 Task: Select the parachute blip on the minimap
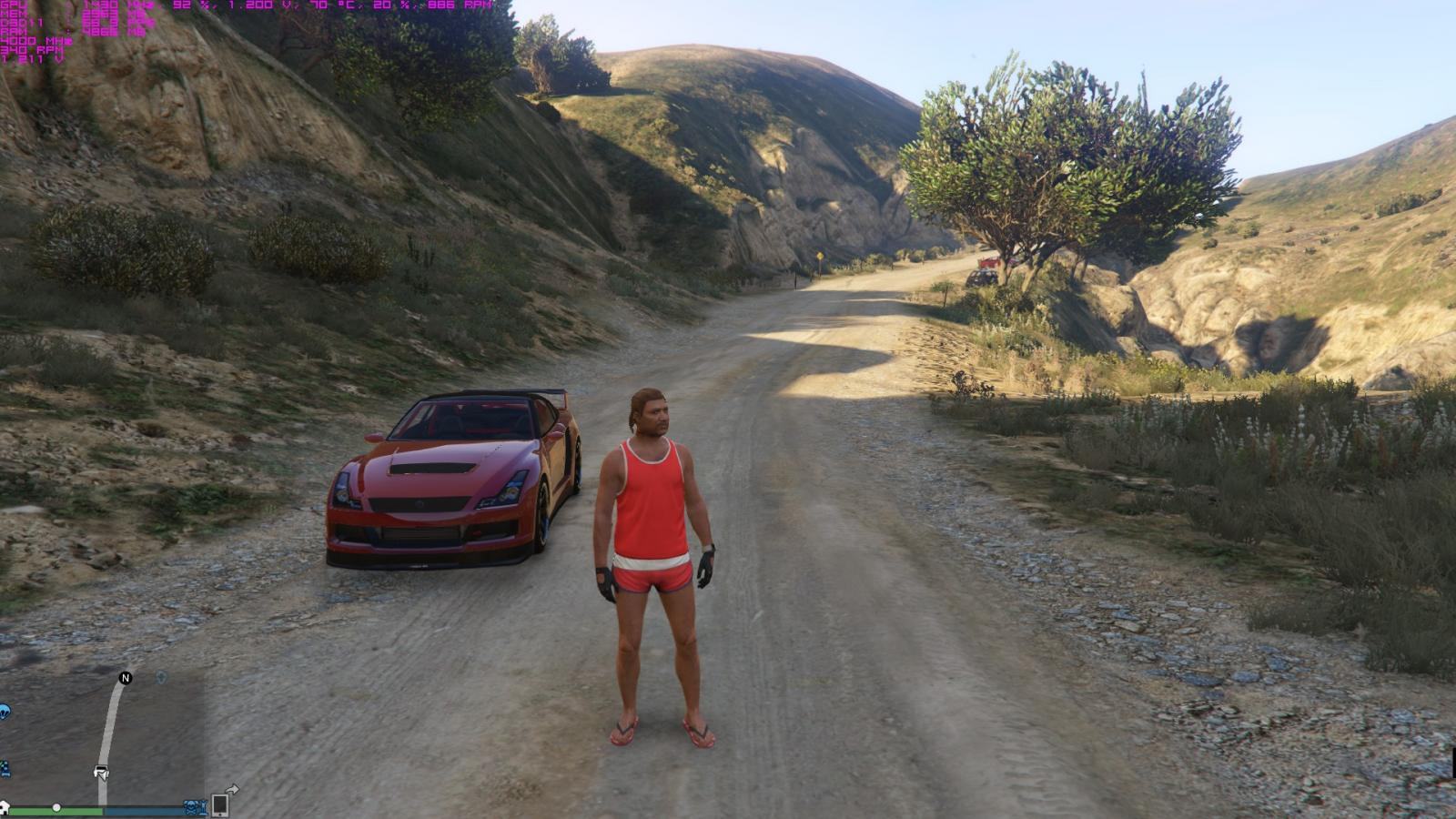4,712
